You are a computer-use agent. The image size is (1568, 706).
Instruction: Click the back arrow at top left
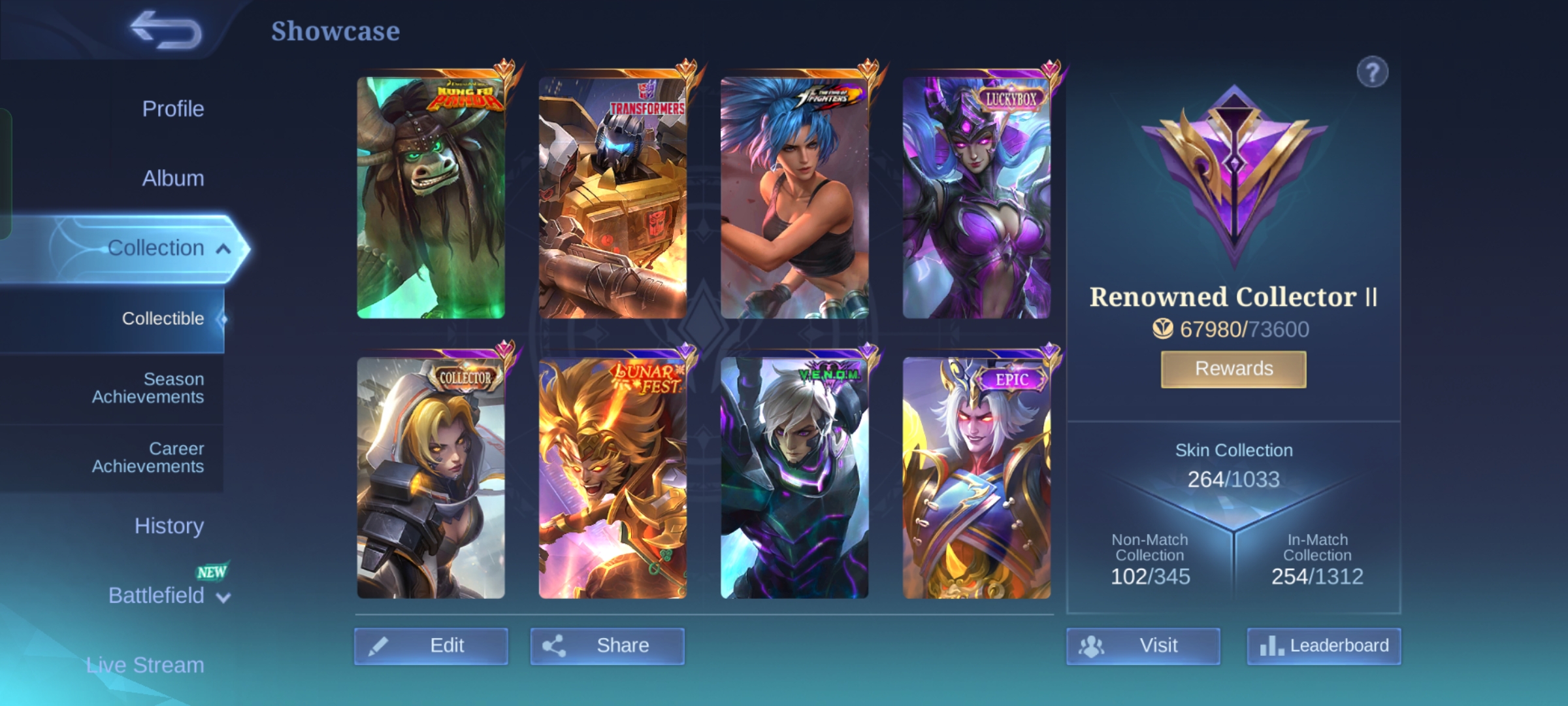click(x=165, y=29)
